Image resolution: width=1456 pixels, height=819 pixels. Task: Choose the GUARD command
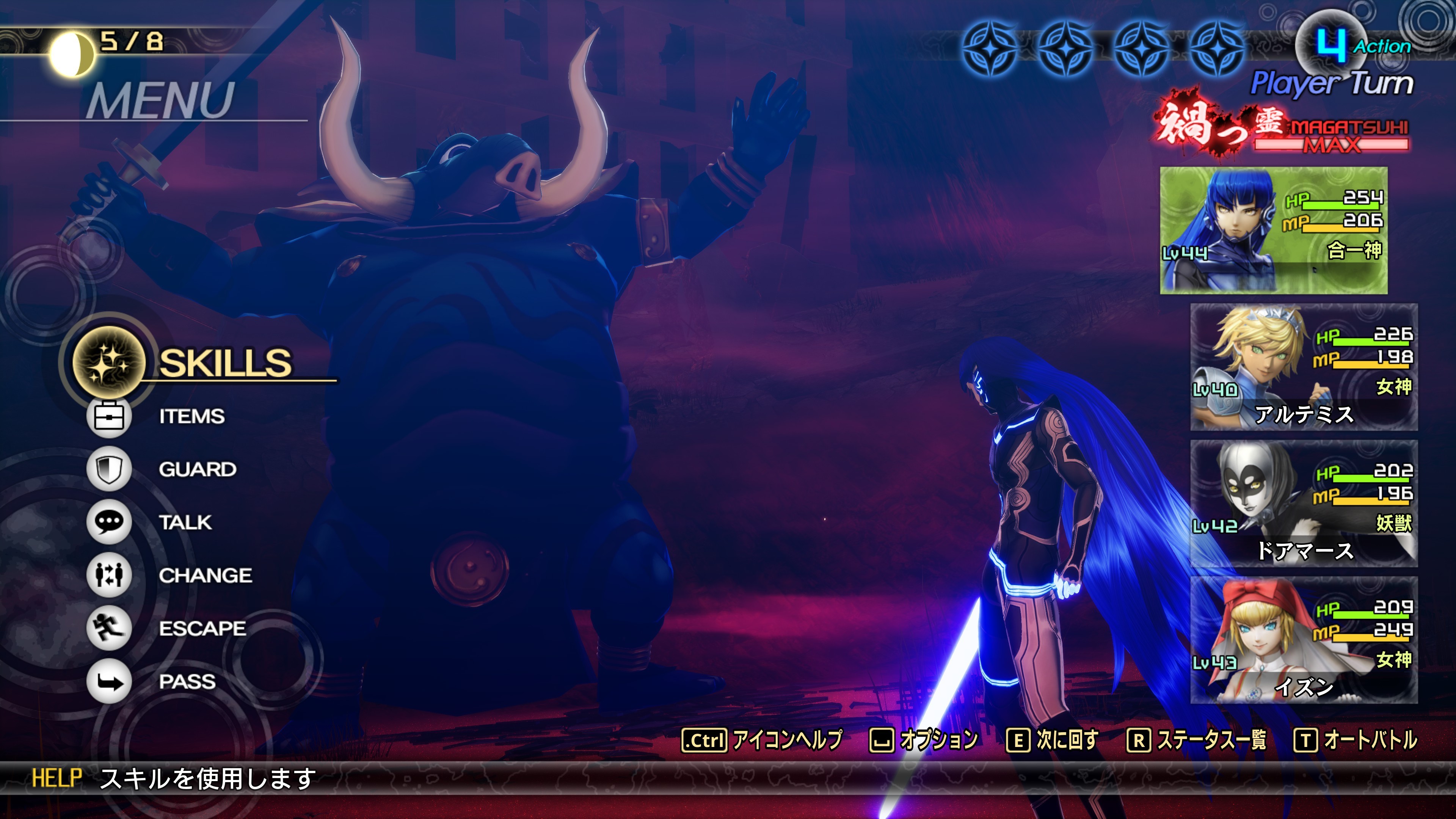197,469
